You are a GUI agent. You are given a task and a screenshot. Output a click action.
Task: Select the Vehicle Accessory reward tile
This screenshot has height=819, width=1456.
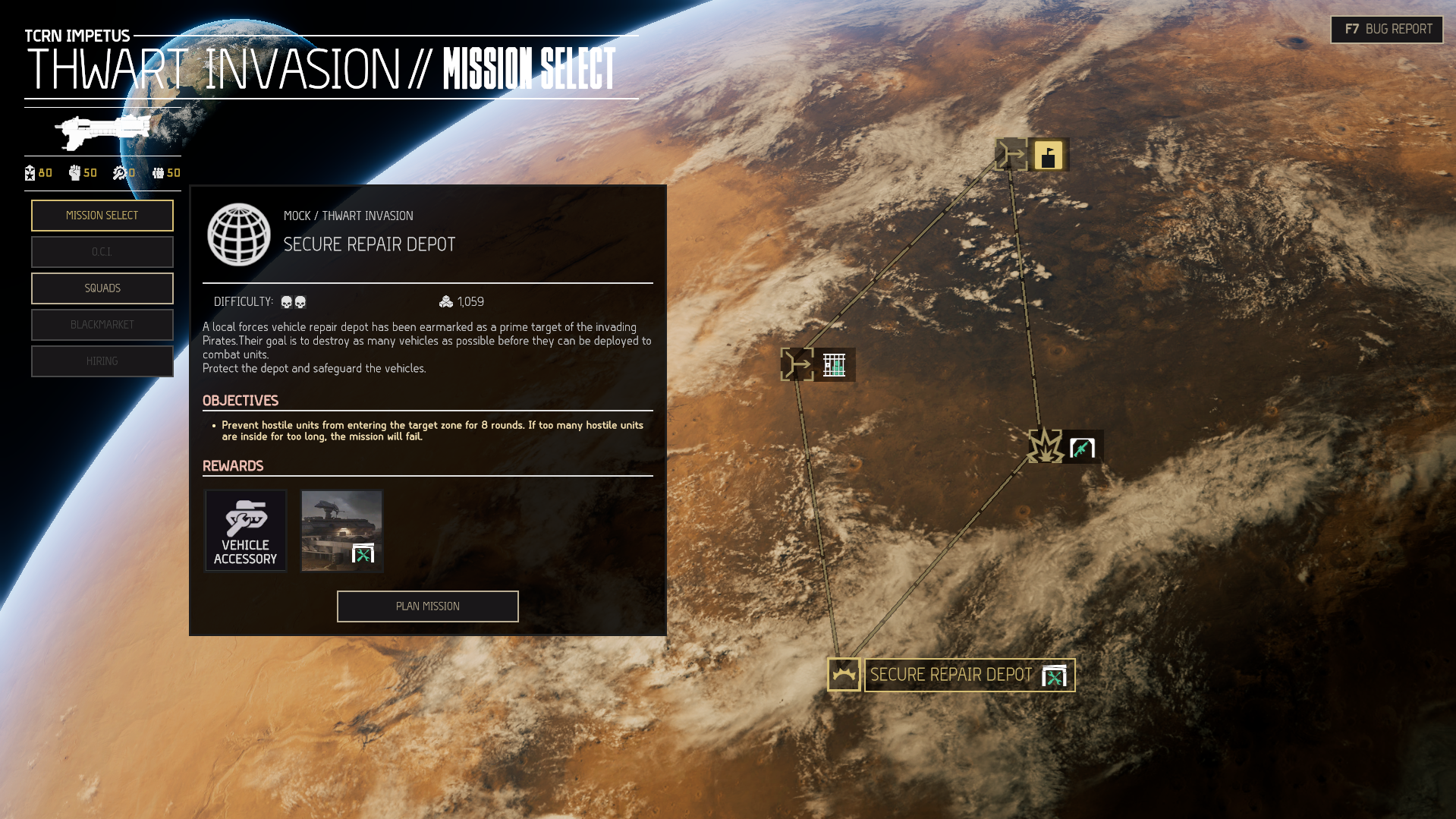[x=245, y=531]
